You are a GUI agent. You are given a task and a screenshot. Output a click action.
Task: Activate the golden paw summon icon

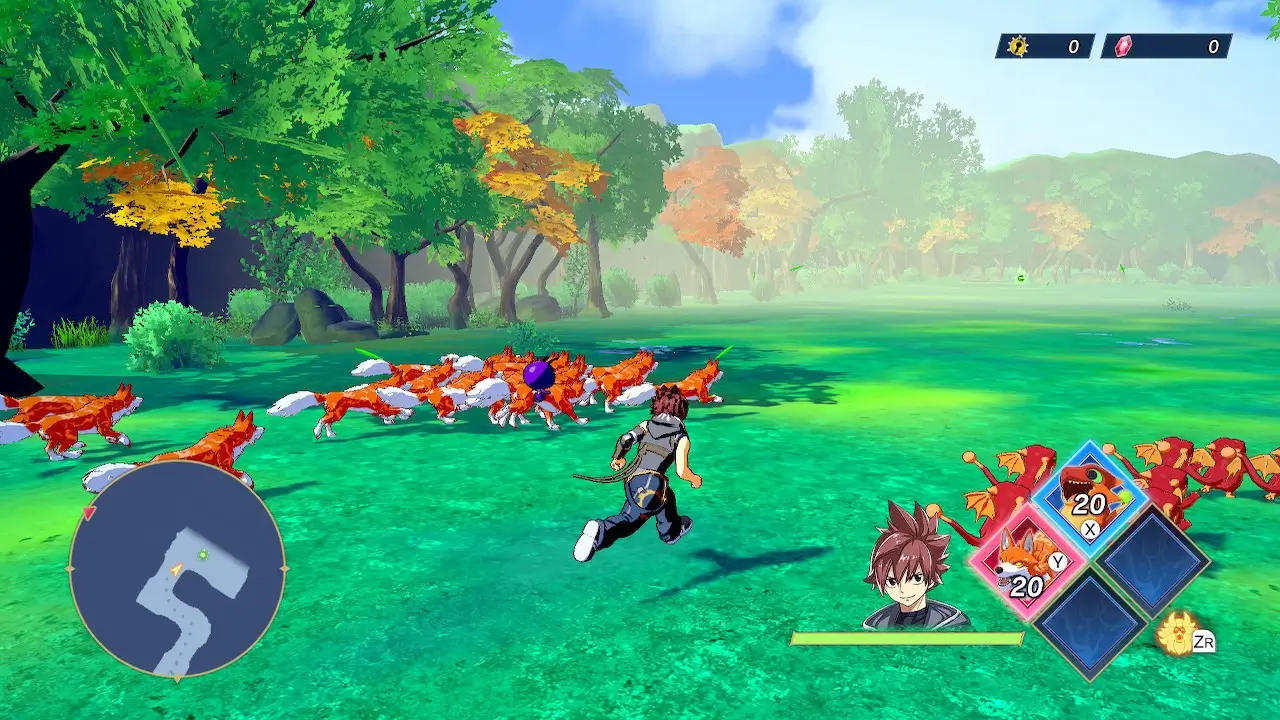pyautogui.click(x=1177, y=633)
